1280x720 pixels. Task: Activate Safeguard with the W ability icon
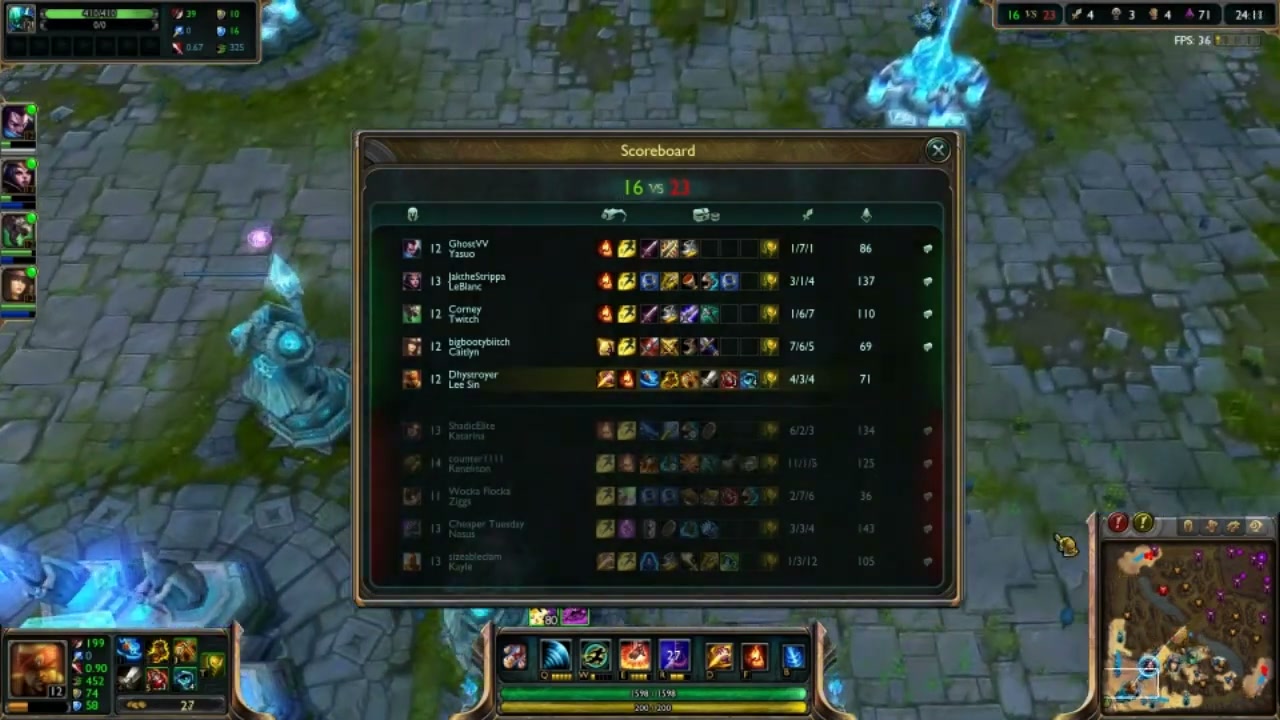(x=594, y=654)
